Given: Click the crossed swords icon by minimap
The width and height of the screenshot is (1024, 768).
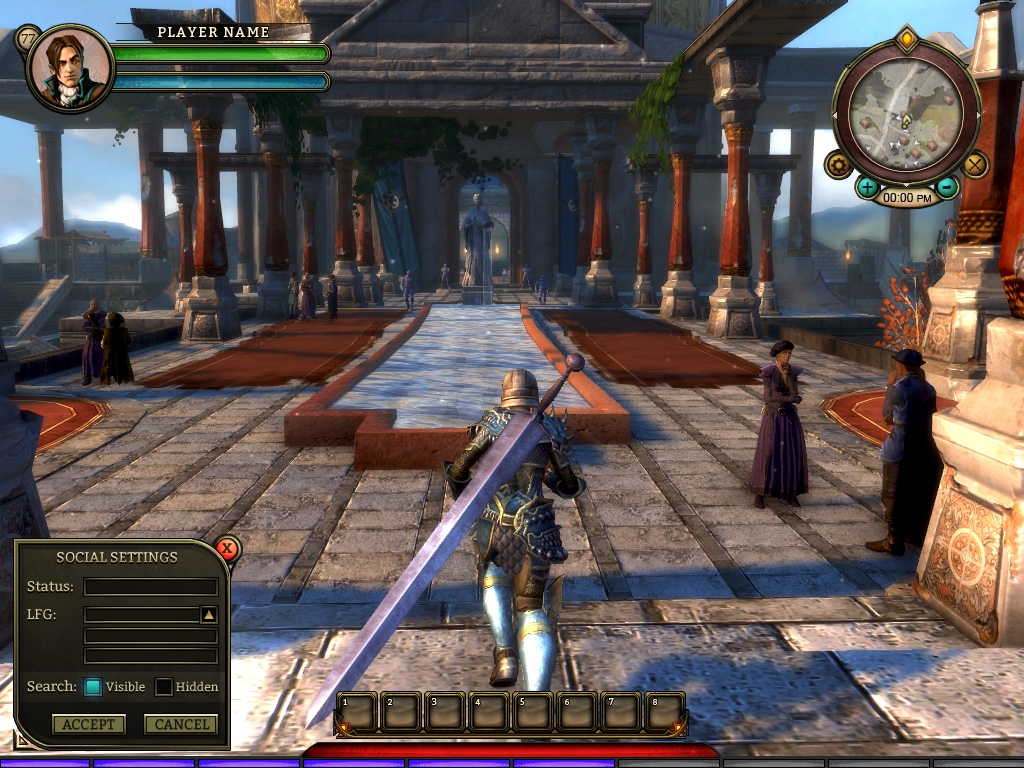Looking at the screenshot, I should point(974,164).
